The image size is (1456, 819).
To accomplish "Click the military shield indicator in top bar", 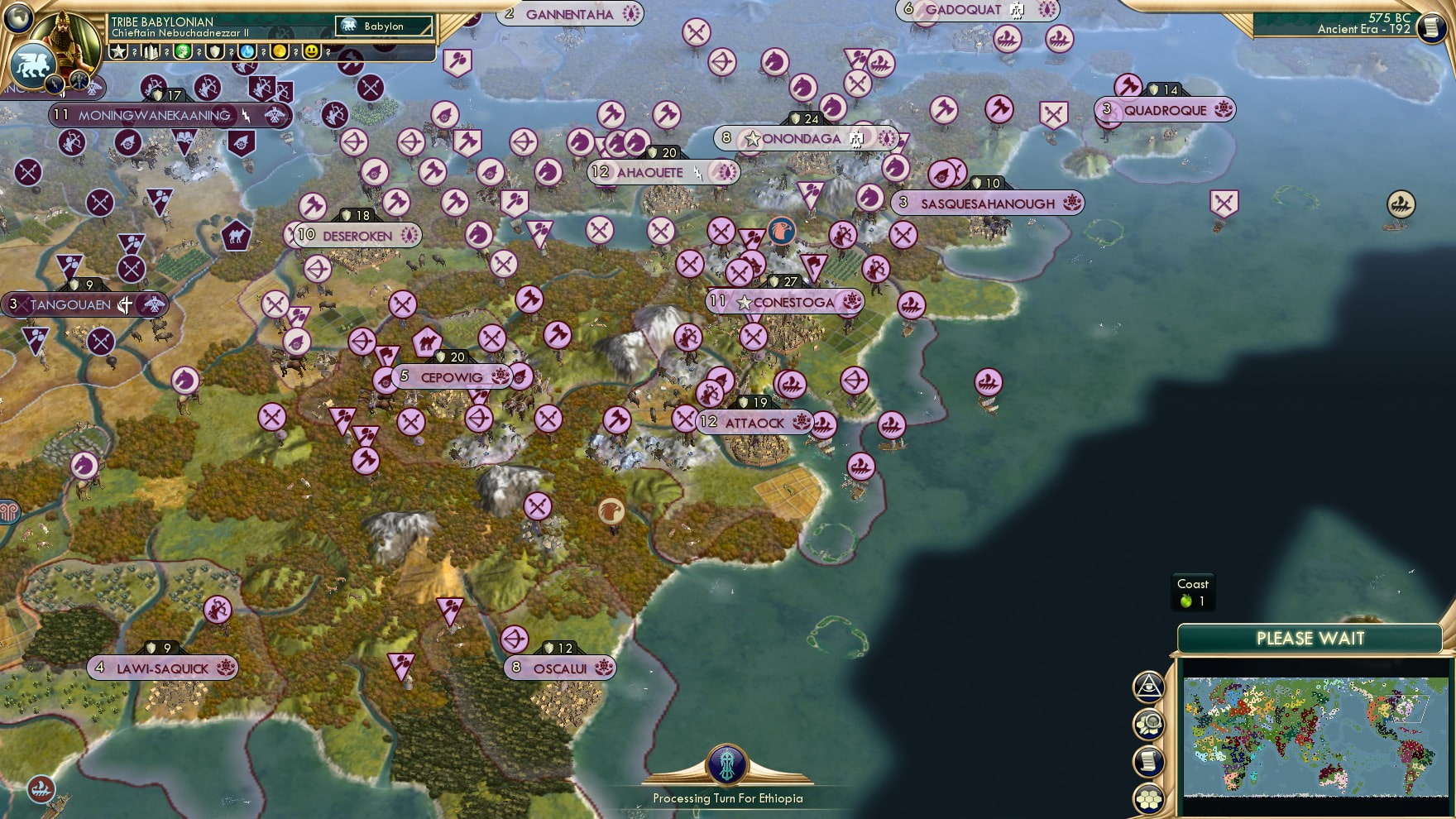I will [214, 51].
